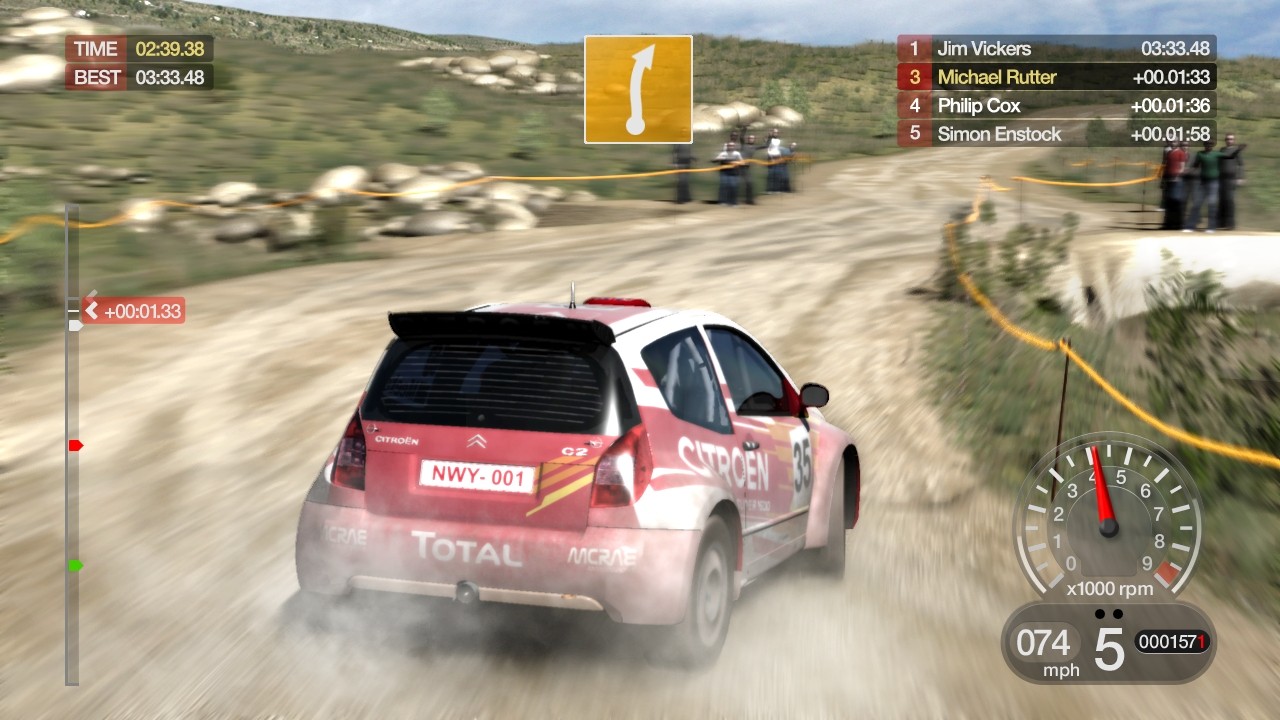Click the green marker on the progress bar
The width and height of the screenshot is (1280, 720).
(74, 563)
